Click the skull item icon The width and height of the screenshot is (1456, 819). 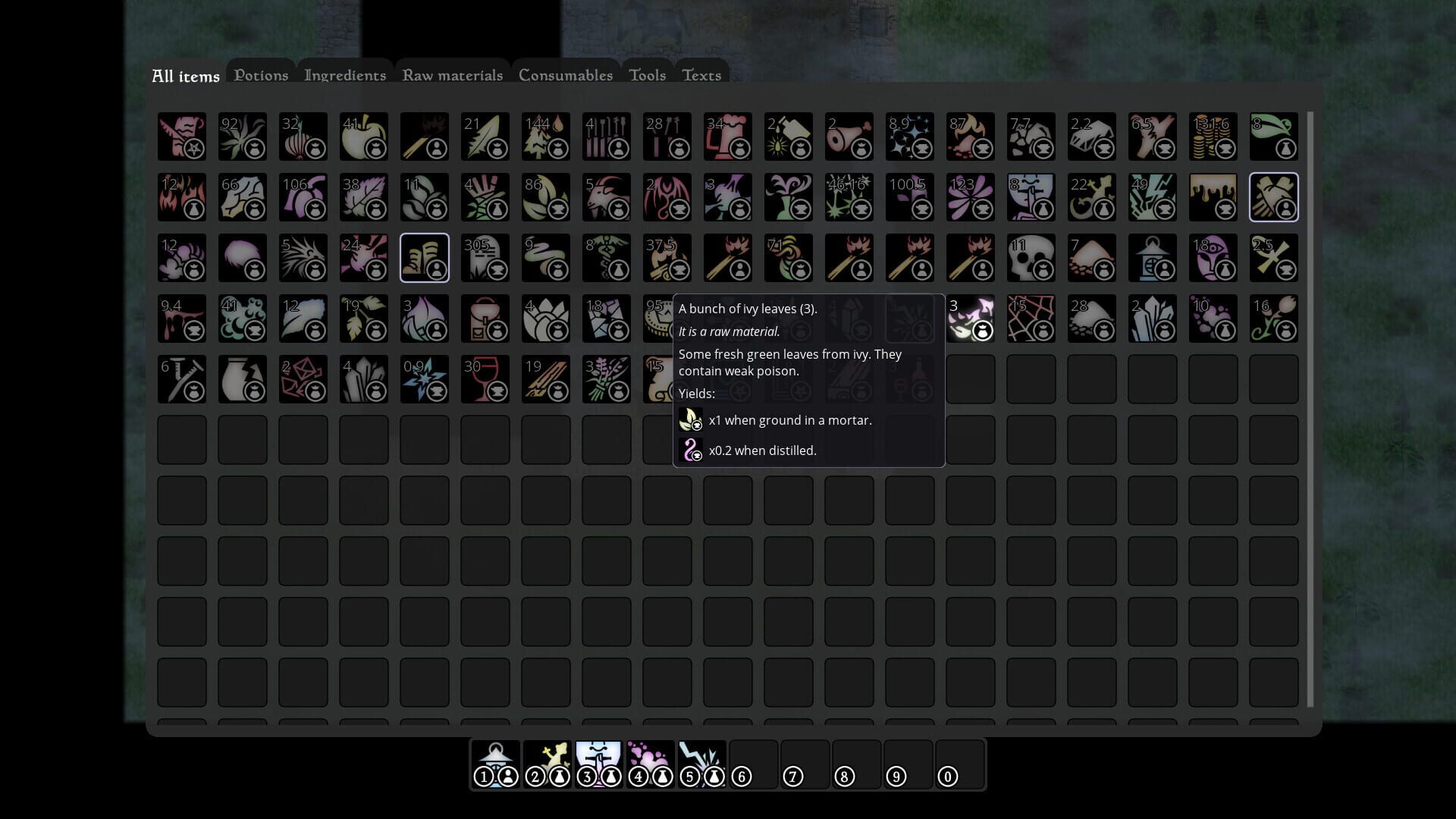coord(1031,258)
